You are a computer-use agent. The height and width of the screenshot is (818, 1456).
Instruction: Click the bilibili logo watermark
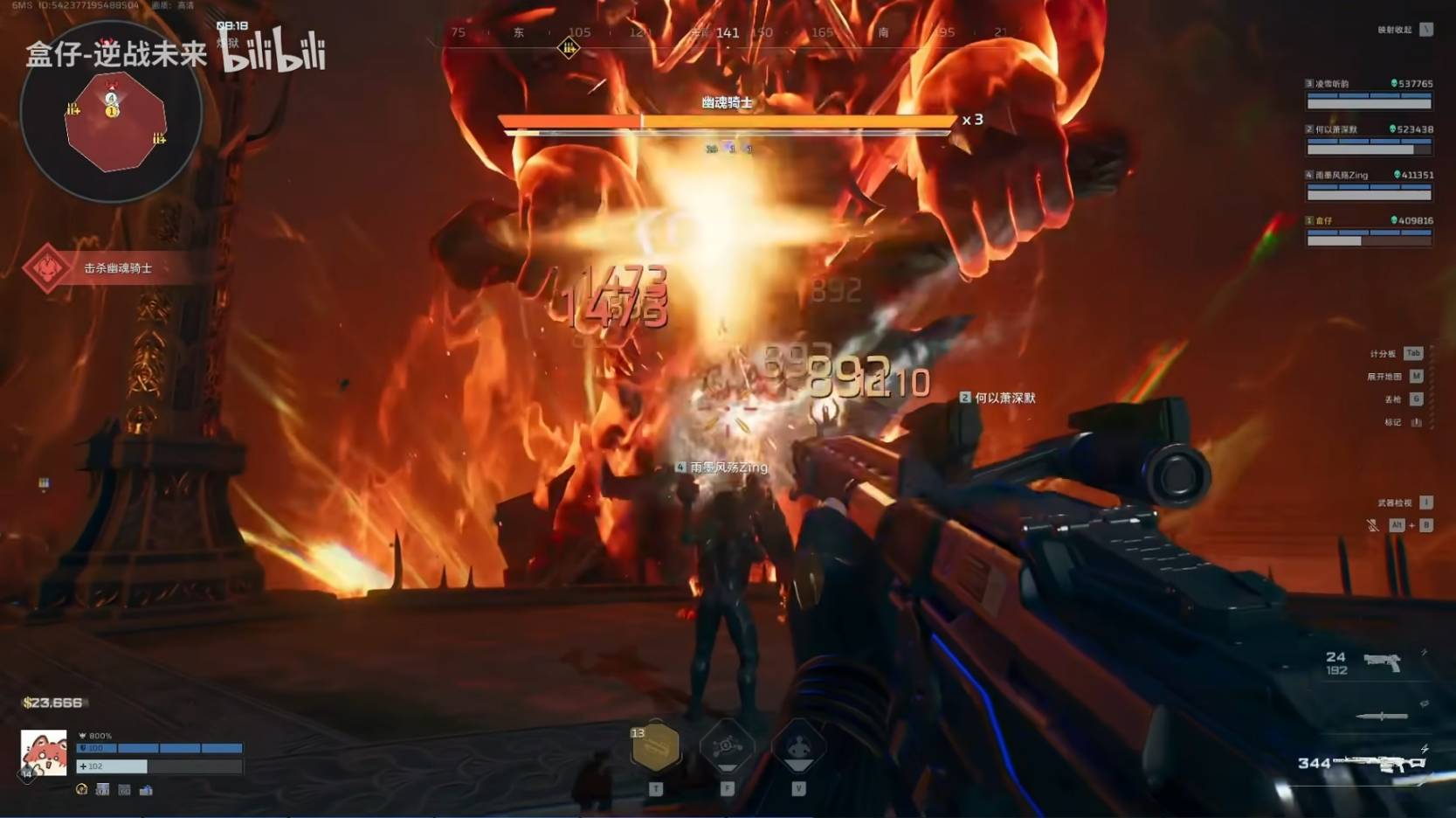[x=273, y=52]
